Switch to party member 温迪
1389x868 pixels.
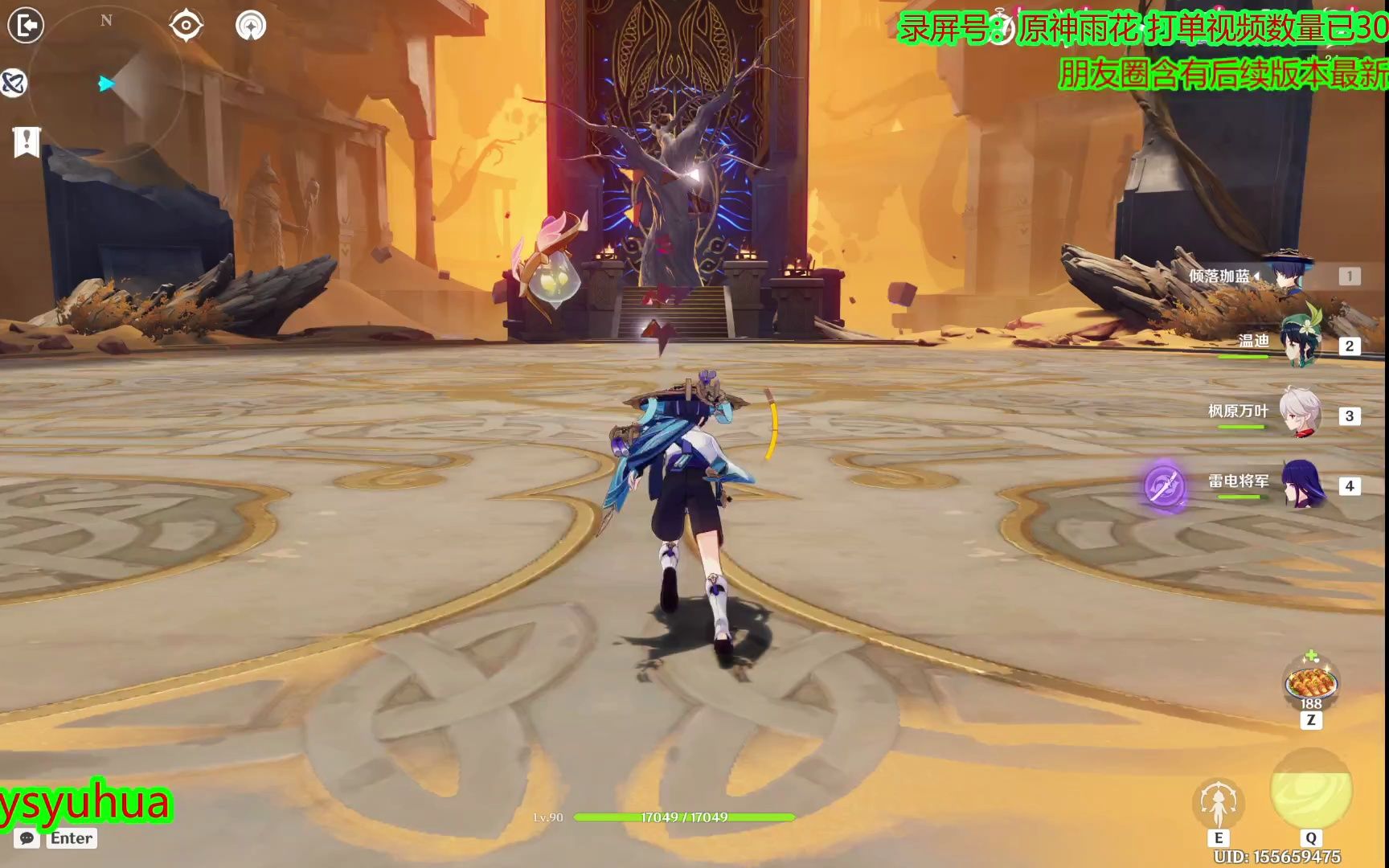tap(1299, 344)
